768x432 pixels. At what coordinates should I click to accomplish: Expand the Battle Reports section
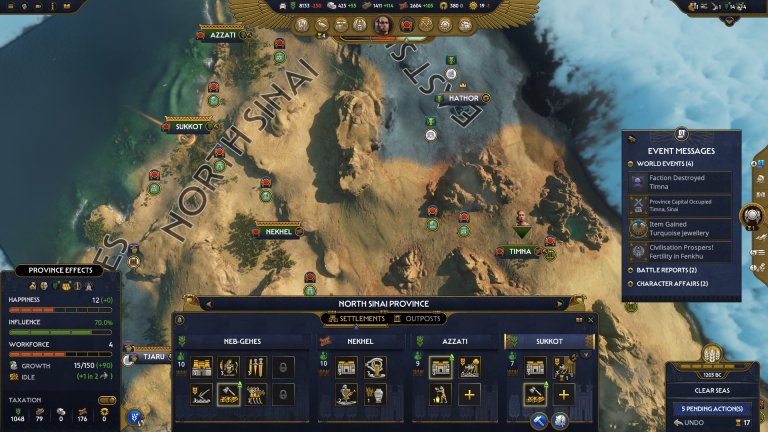click(665, 270)
